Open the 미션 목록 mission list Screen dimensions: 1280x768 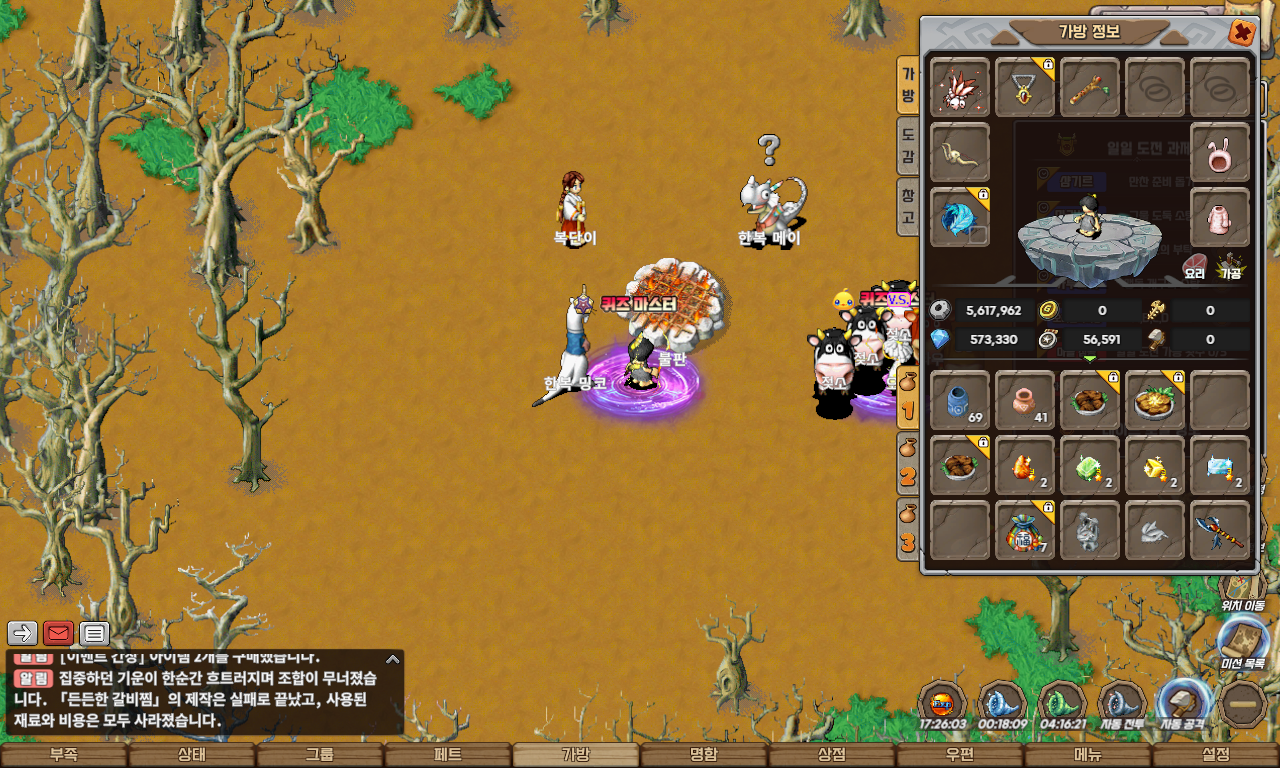pyautogui.click(x=1243, y=644)
